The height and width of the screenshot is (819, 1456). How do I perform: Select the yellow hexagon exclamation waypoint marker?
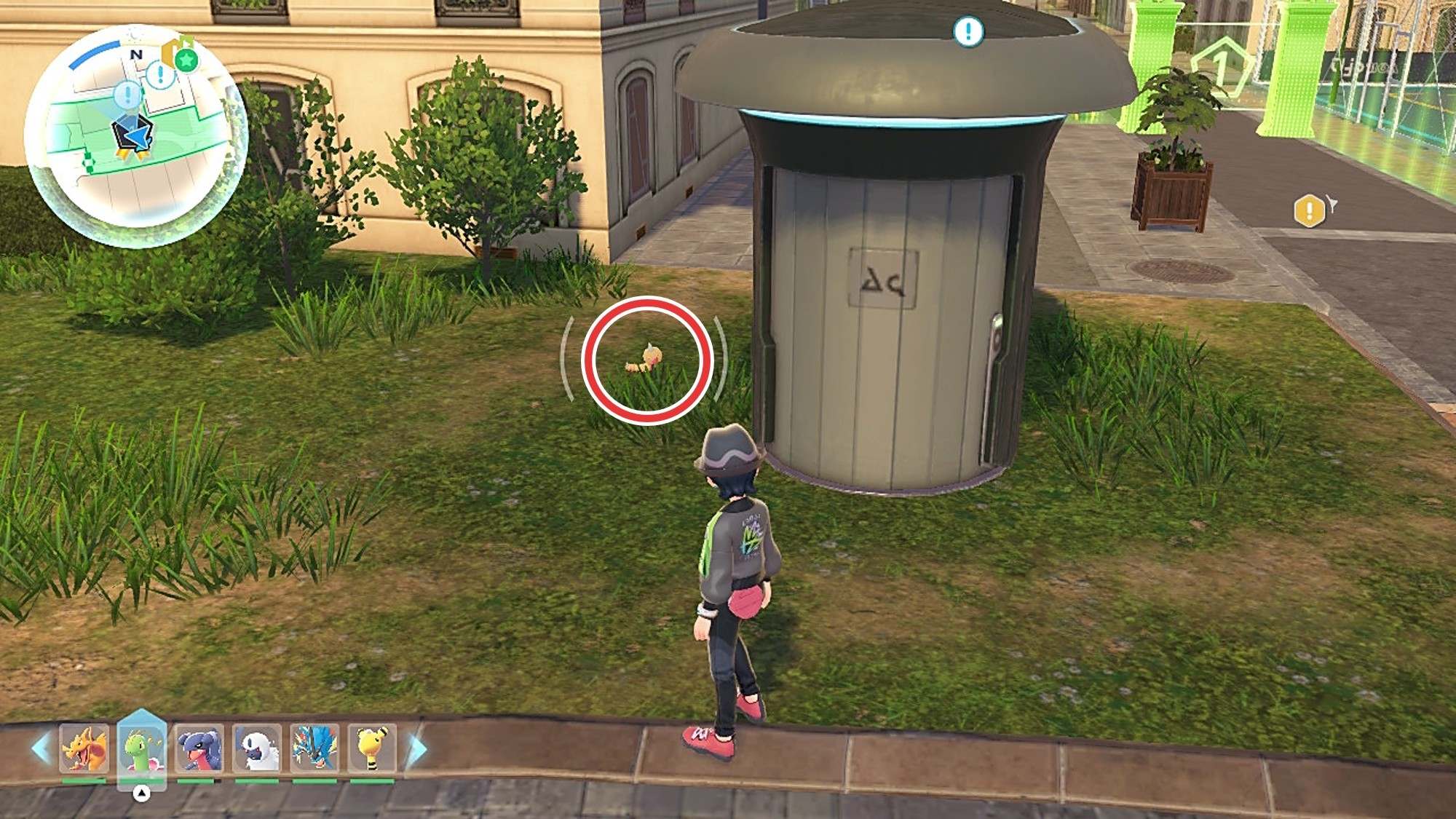pyautogui.click(x=1309, y=211)
